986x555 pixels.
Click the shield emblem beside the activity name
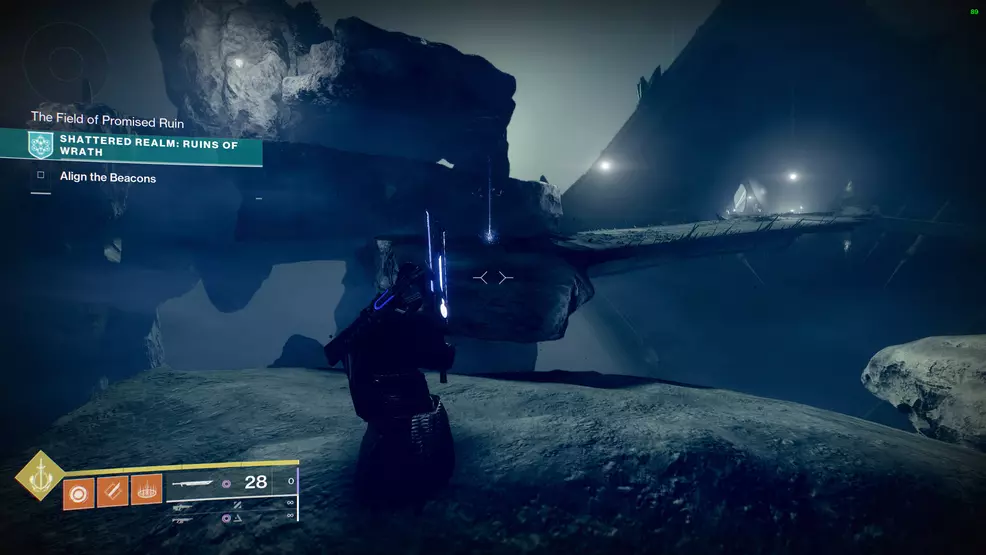tap(41, 146)
